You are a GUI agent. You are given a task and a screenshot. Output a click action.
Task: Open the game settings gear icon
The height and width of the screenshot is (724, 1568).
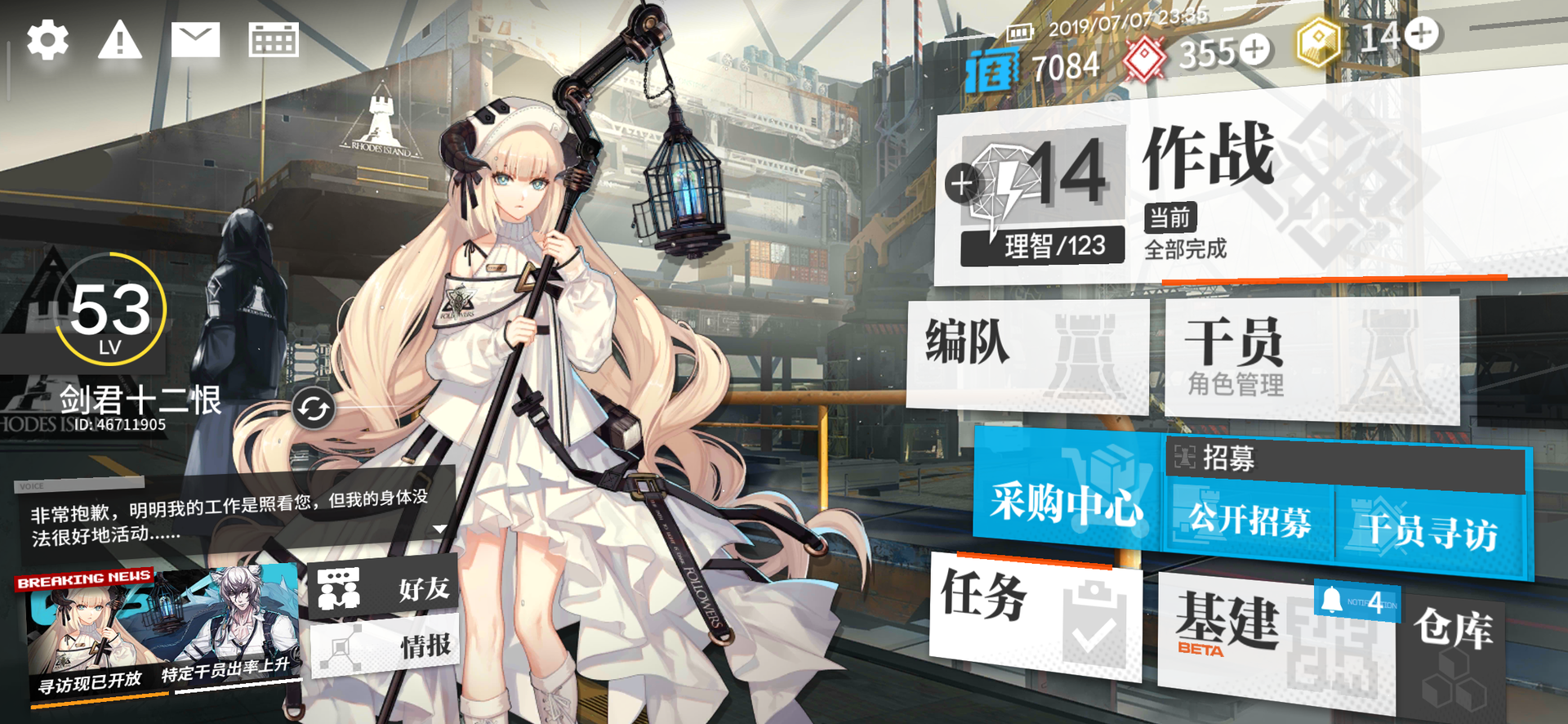[47, 38]
